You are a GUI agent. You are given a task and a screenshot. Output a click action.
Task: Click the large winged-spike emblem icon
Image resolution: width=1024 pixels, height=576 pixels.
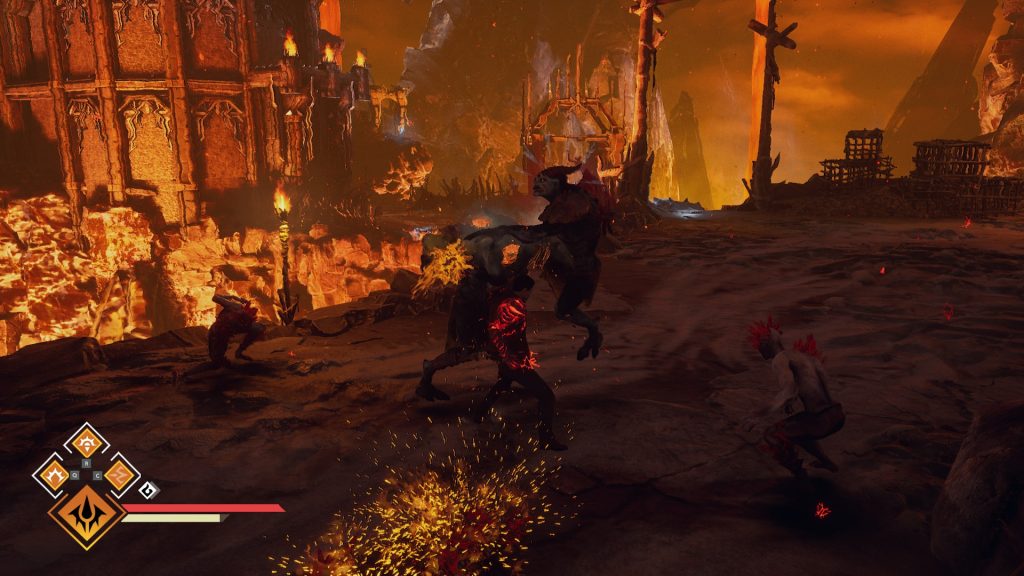(x=86, y=515)
